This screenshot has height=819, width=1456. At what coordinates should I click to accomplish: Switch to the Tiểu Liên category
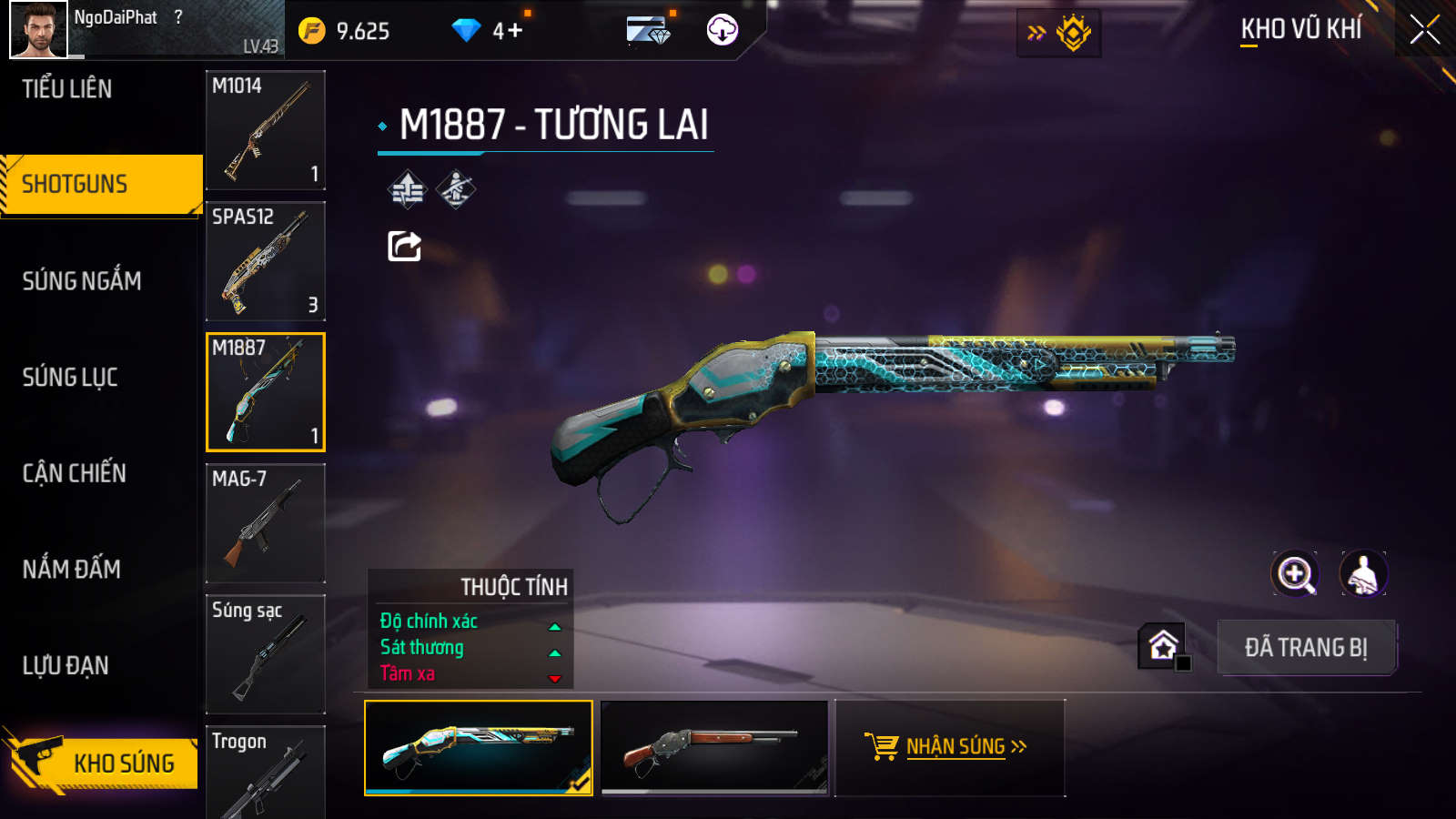[x=67, y=89]
